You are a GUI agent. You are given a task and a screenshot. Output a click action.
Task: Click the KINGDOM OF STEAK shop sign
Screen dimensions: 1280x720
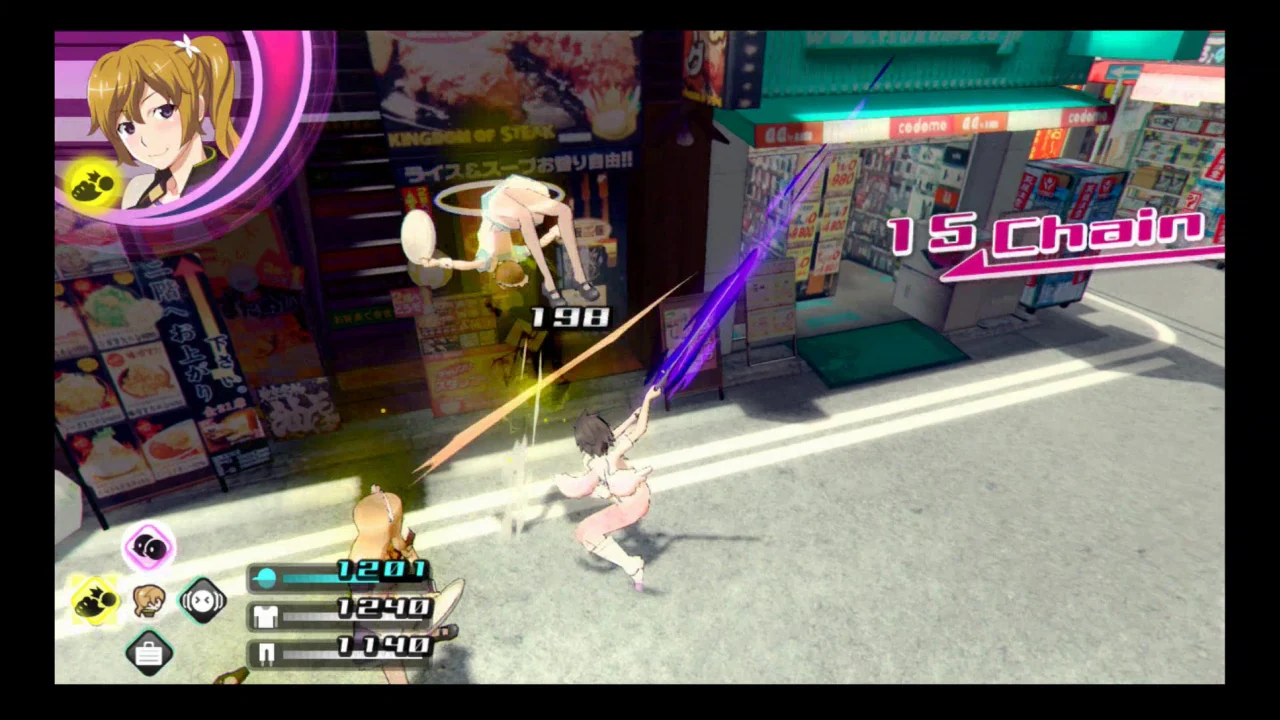pos(470,133)
